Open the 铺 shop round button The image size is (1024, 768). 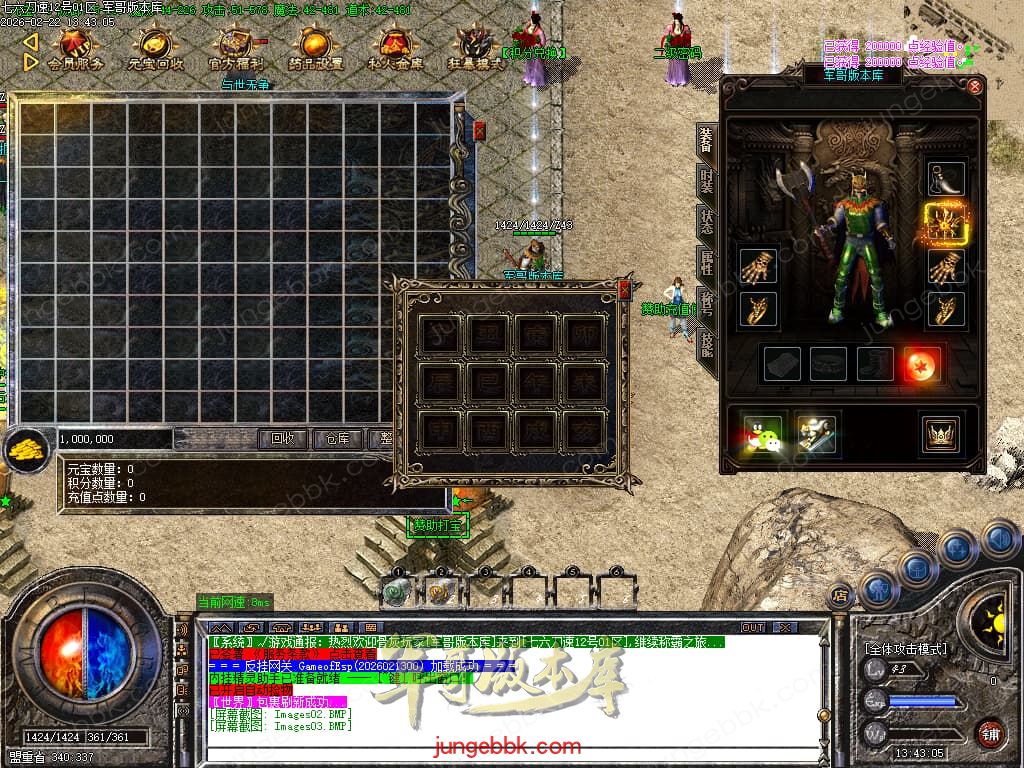pos(990,733)
